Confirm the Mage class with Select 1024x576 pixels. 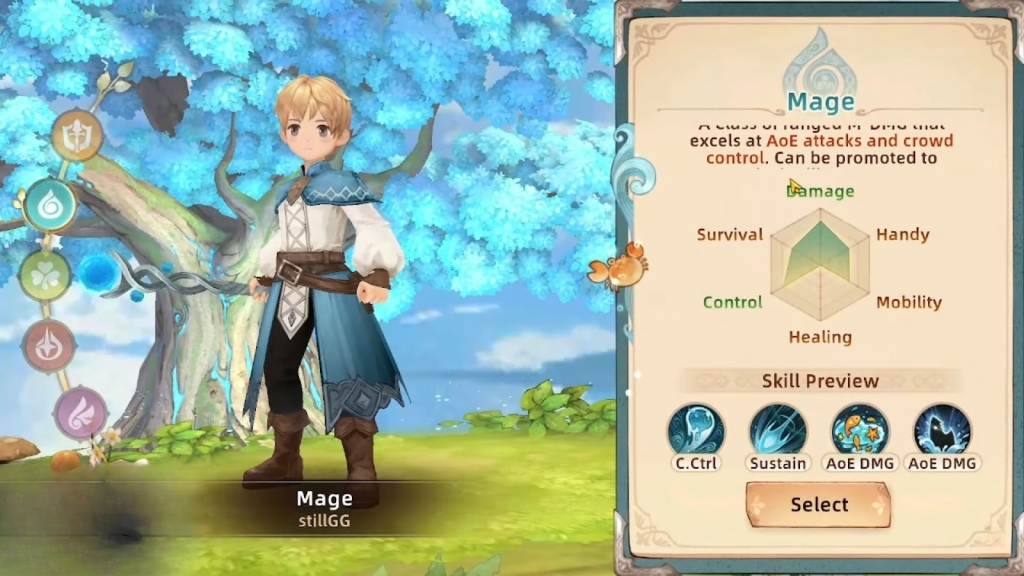pos(818,505)
